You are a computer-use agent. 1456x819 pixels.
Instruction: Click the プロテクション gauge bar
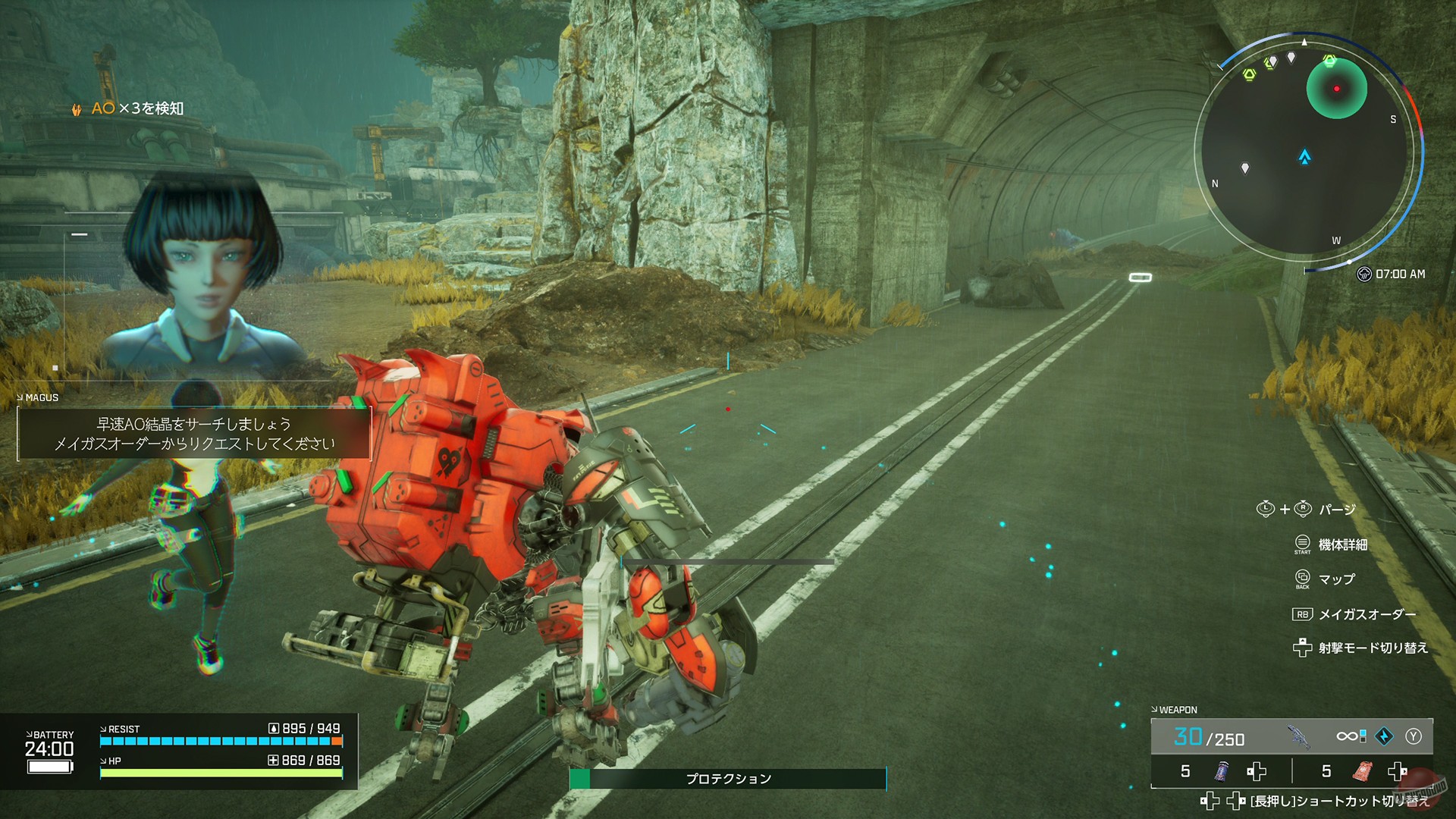(728, 779)
